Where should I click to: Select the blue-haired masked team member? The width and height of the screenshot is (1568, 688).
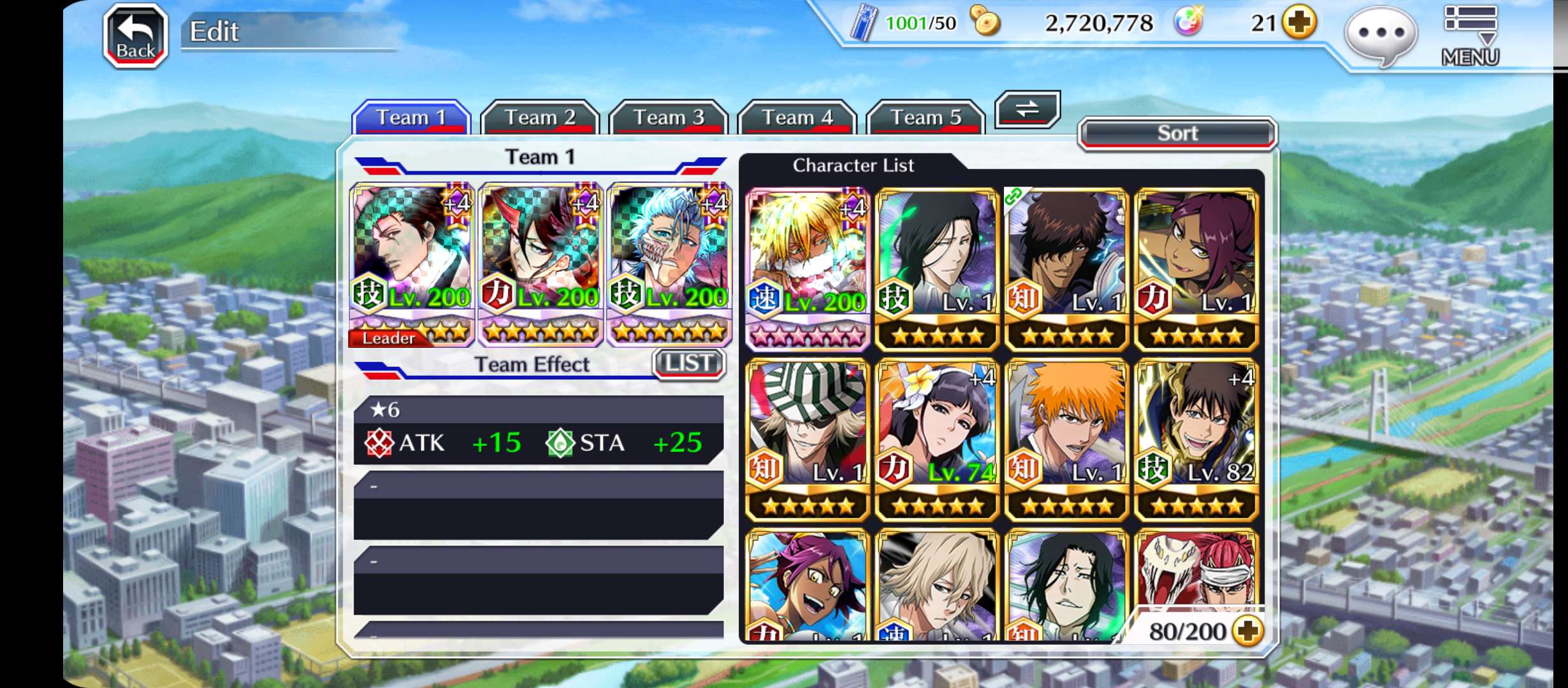point(669,264)
